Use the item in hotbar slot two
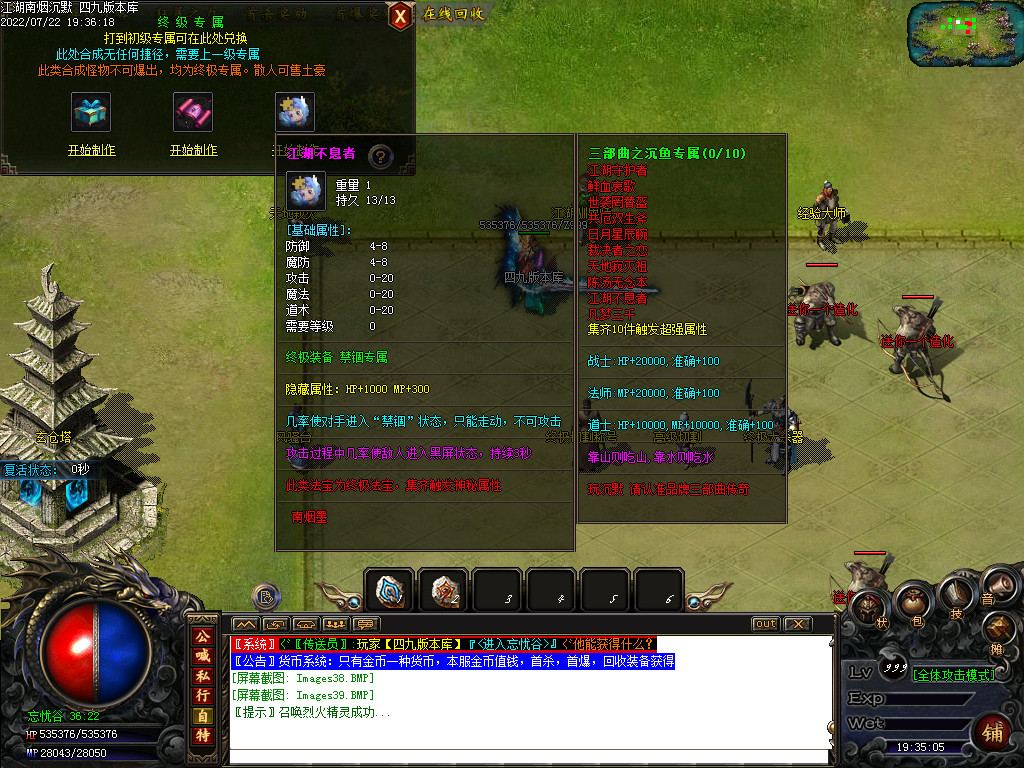The height and width of the screenshot is (768, 1024). (x=443, y=591)
